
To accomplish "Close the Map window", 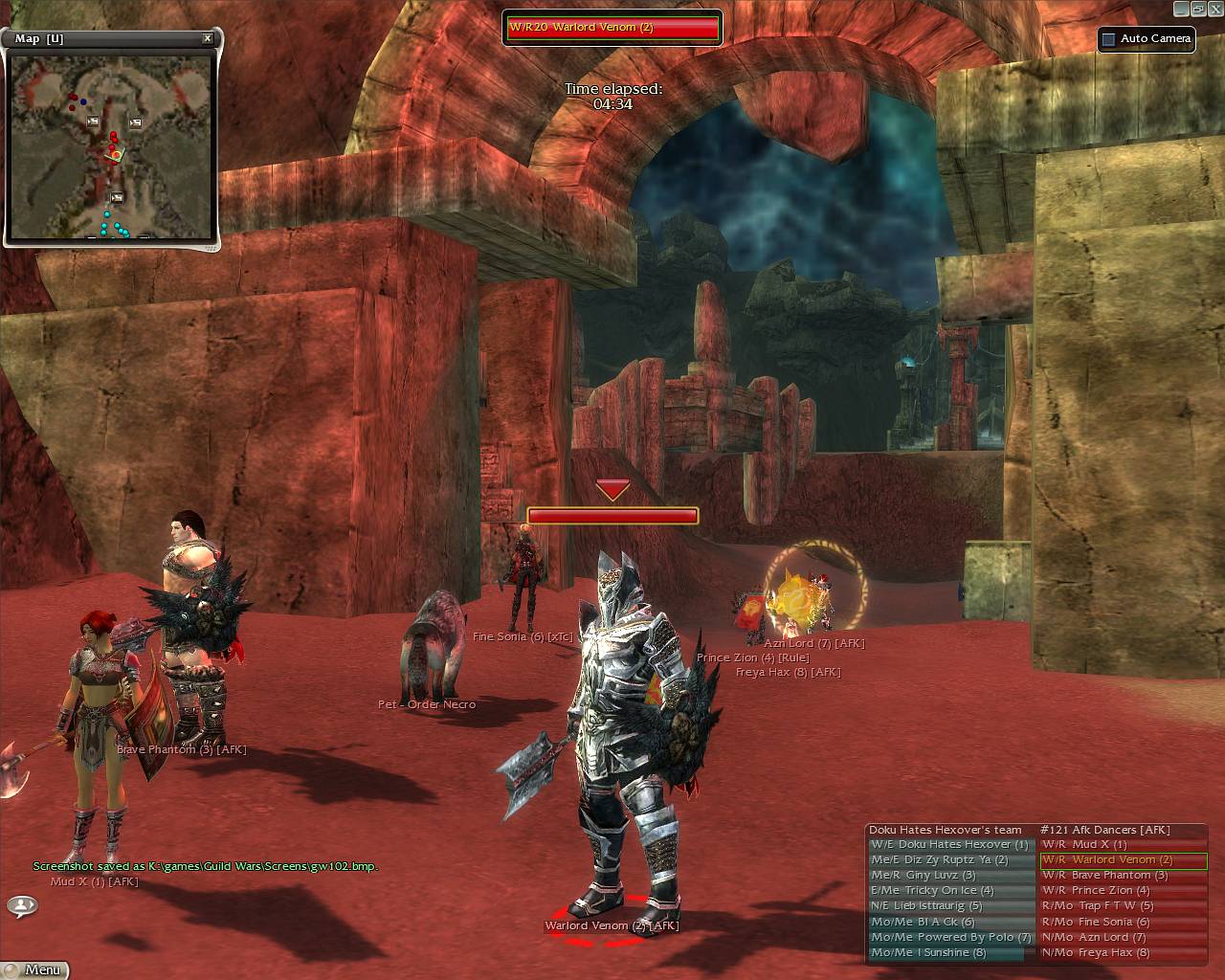I will (208, 39).
